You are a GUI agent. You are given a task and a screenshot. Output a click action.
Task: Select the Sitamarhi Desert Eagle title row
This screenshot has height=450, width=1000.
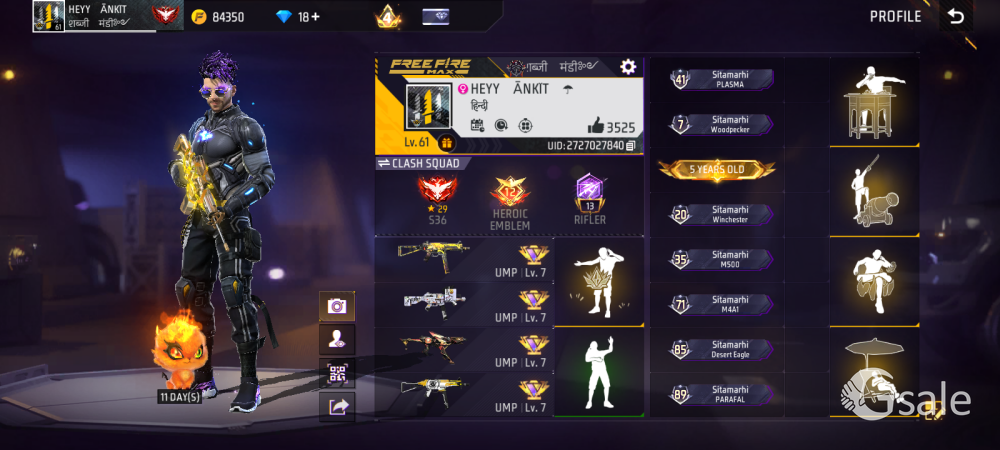tap(722, 350)
